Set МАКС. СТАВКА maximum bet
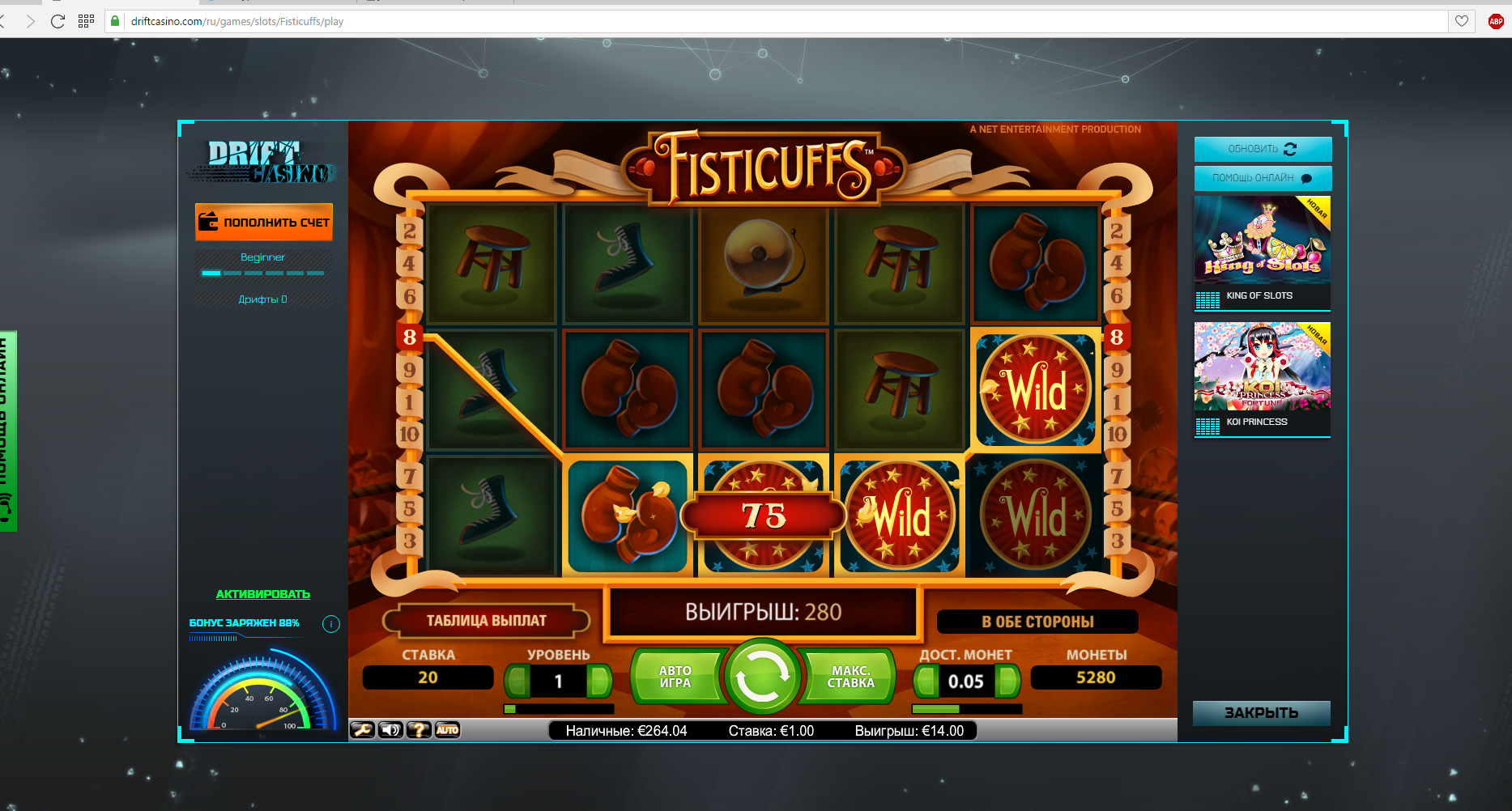The height and width of the screenshot is (811, 1512). 850,677
